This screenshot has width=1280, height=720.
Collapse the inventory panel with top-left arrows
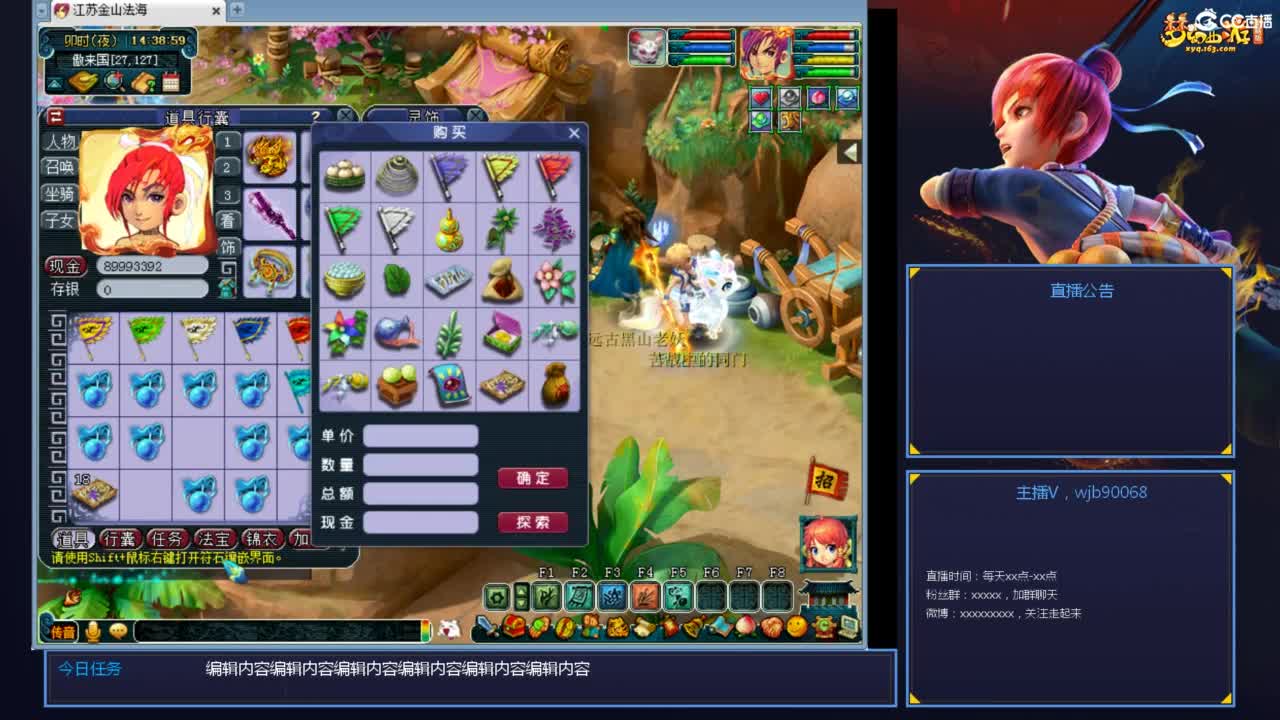(55, 117)
